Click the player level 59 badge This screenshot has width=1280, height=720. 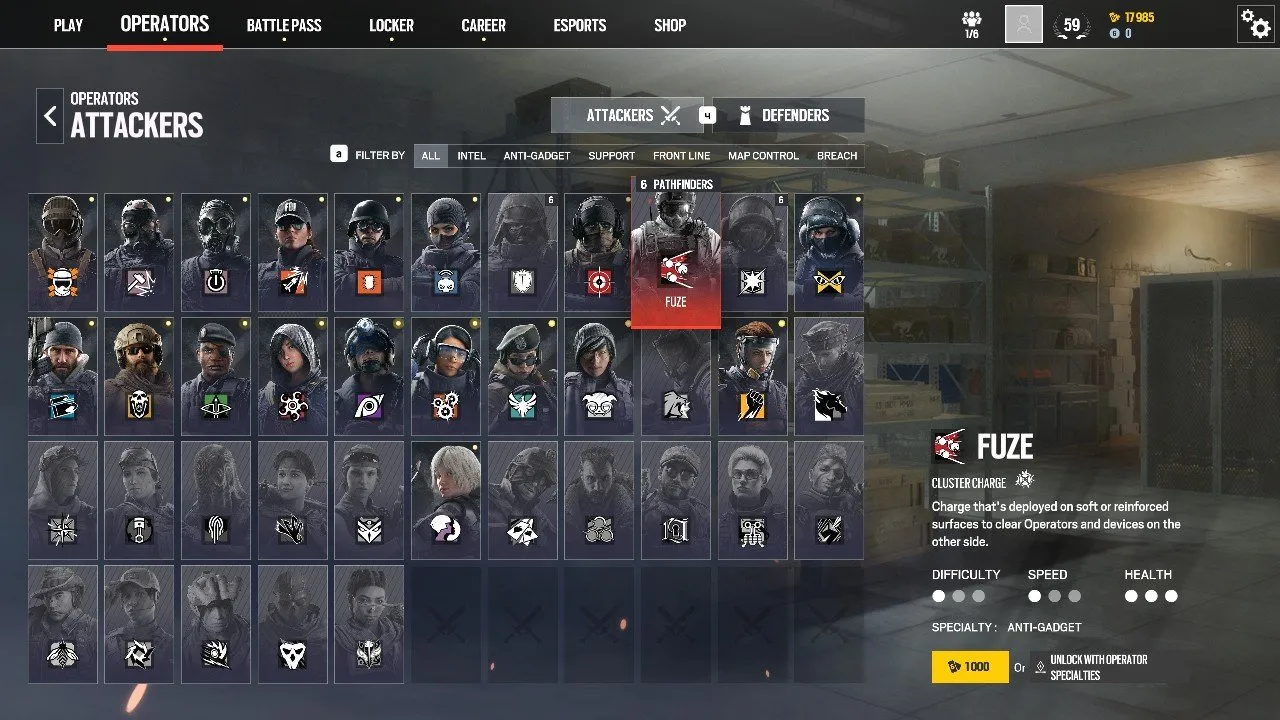click(x=1072, y=24)
